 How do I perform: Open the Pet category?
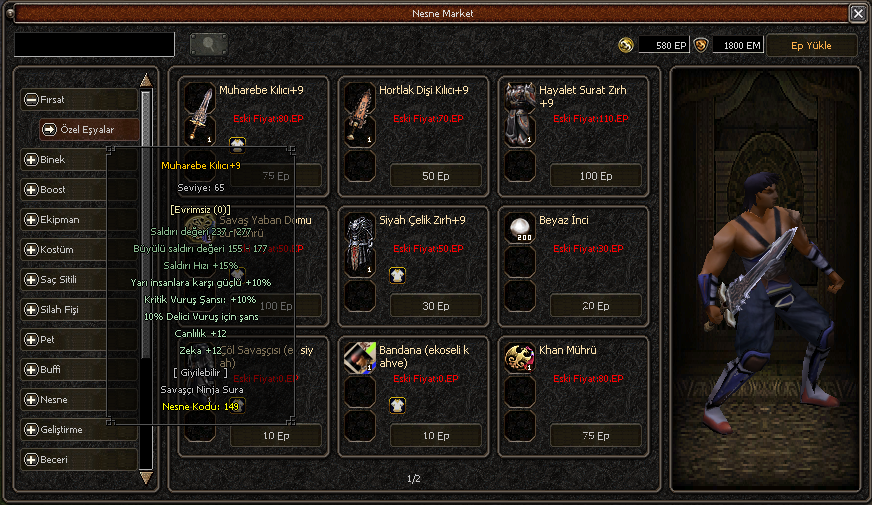pos(79,339)
